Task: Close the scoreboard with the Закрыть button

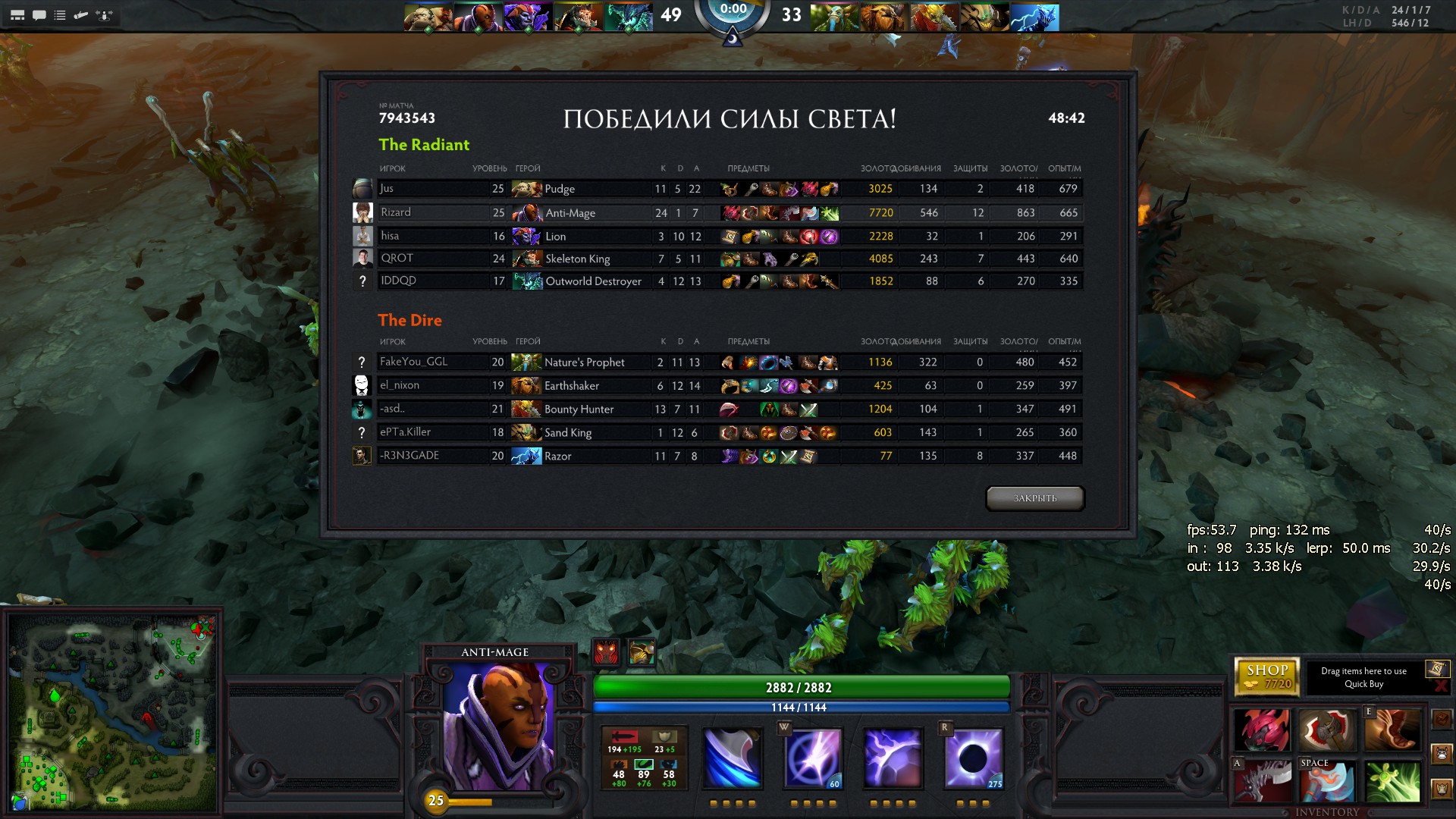Action: click(1034, 498)
